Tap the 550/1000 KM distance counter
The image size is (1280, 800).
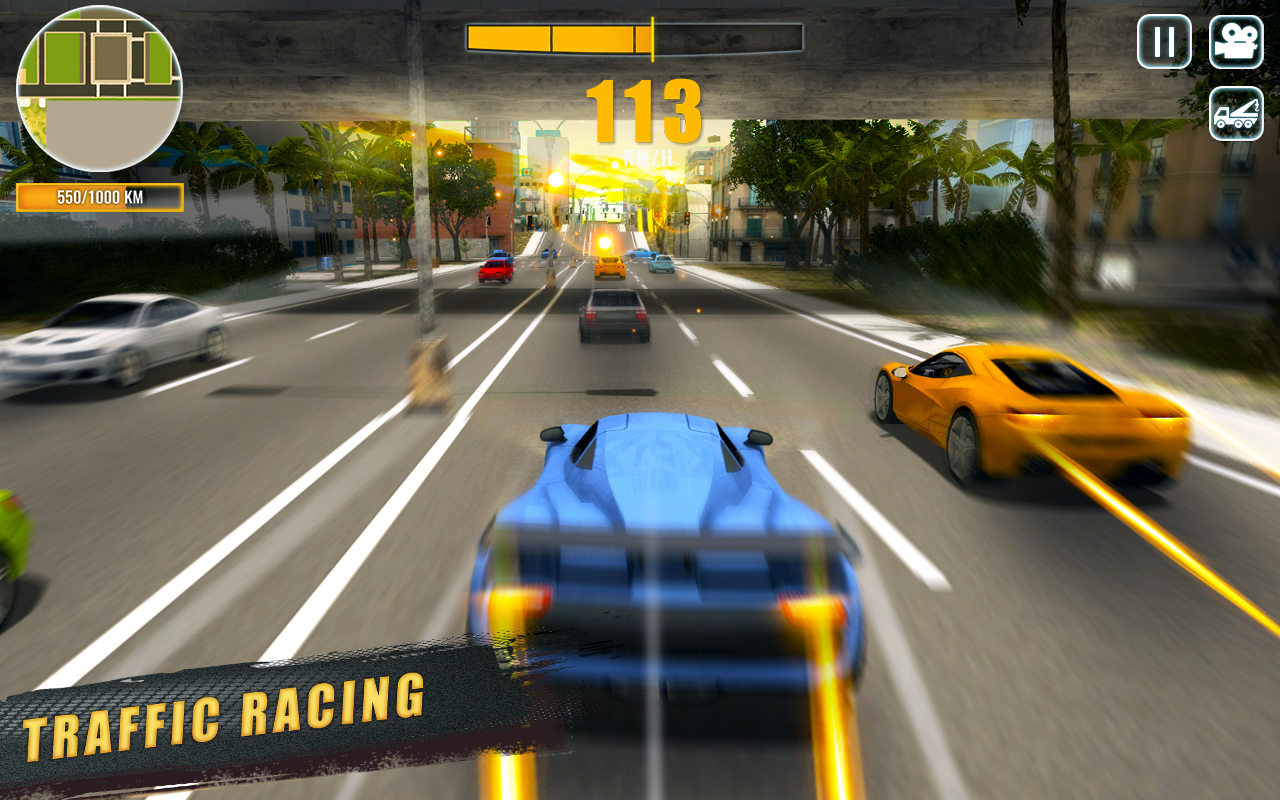[x=100, y=196]
